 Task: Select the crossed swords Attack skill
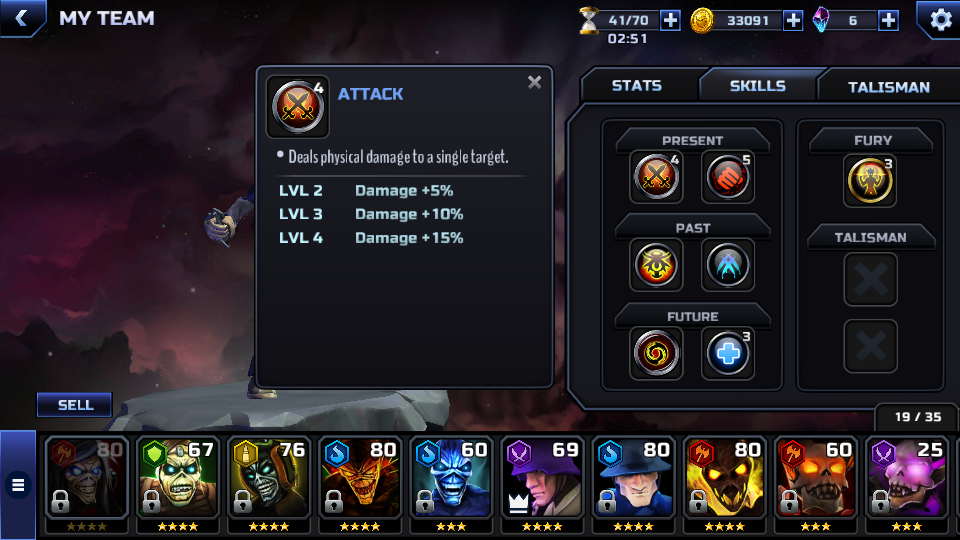(657, 177)
